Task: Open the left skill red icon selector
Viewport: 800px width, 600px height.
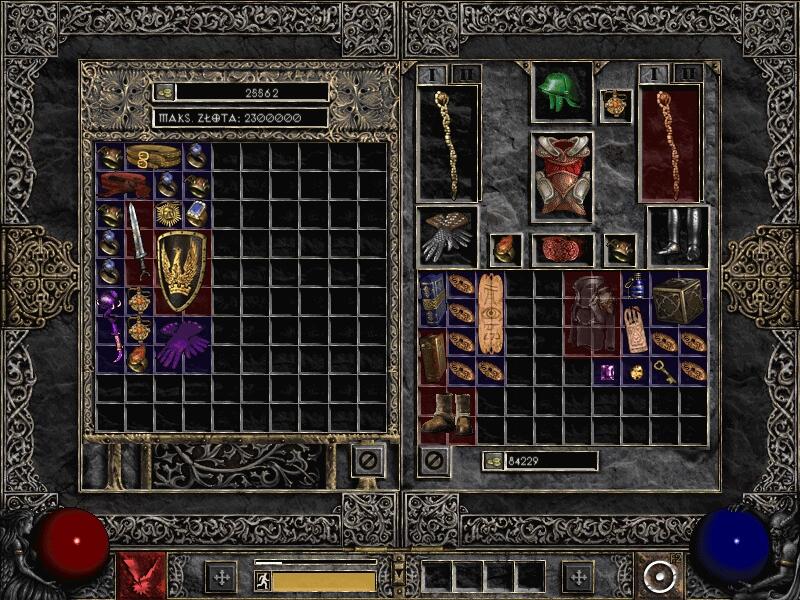Action: pos(141,576)
